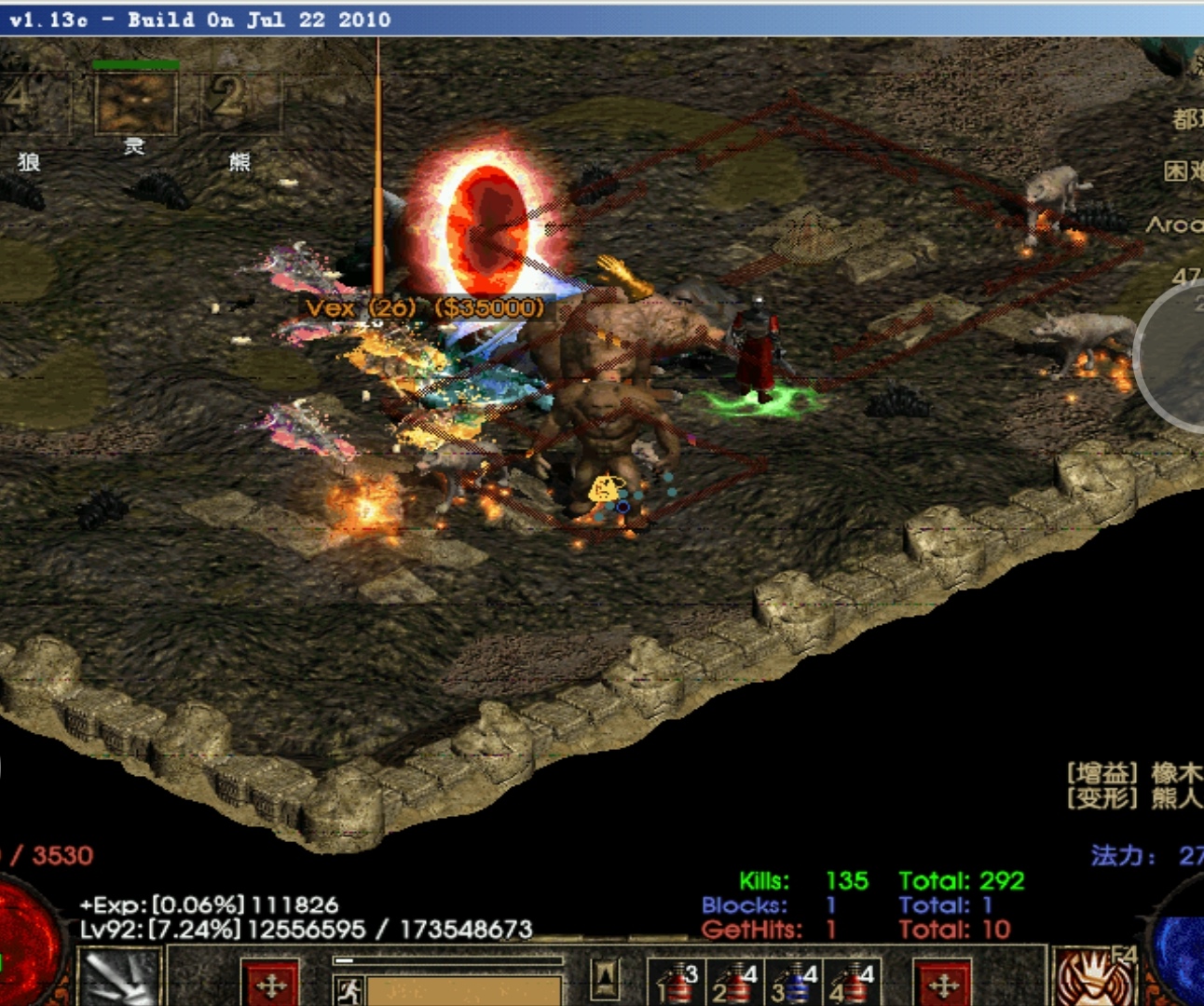Screen dimensions: 1204x1006
Task: Use the red potion in belt slot 2
Action: point(735,985)
